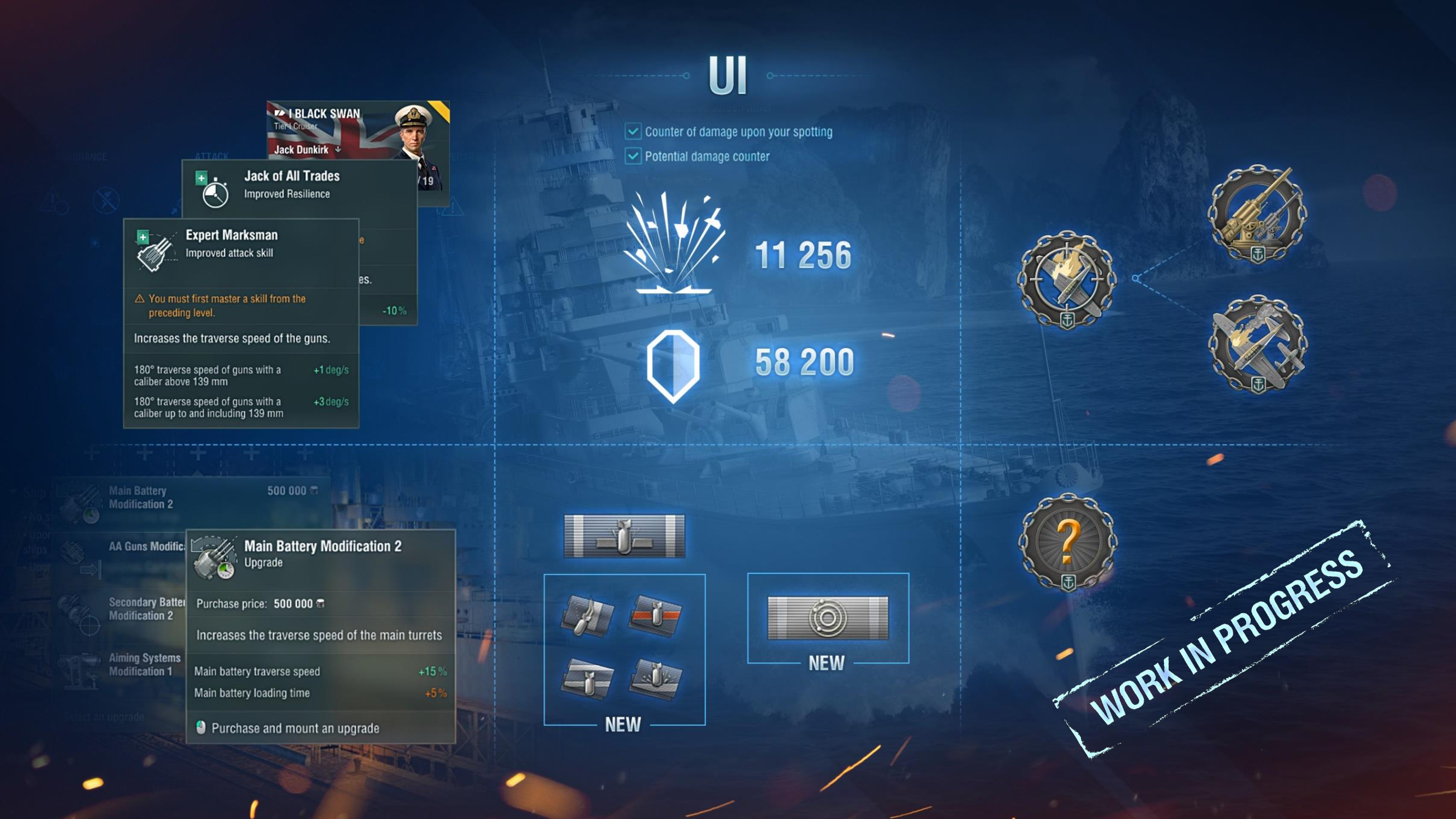Select the question mark mystery achievement badge

[x=1067, y=542]
